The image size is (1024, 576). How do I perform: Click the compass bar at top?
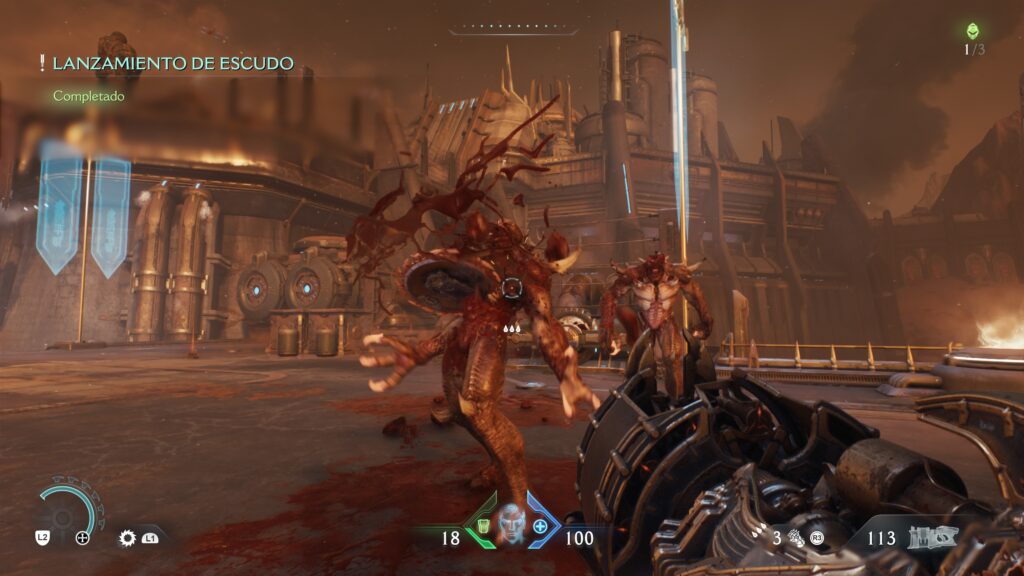pos(511,29)
